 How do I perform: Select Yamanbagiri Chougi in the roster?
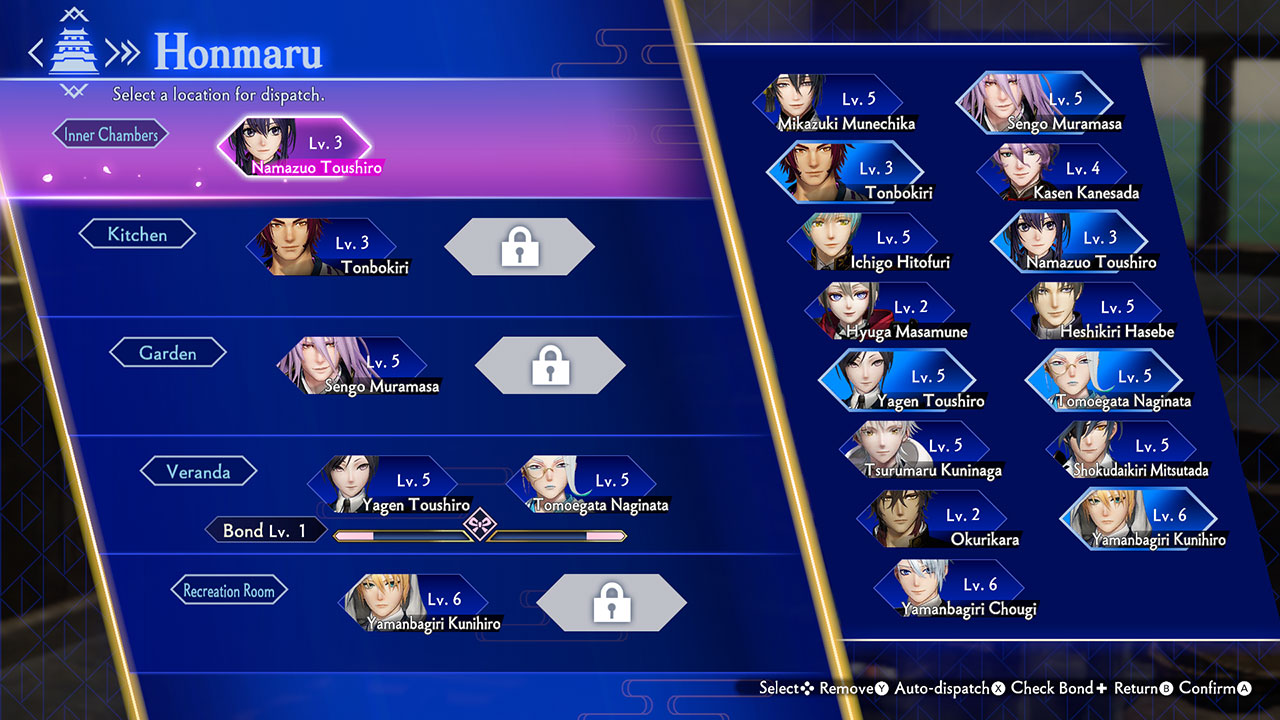pyautogui.click(x=952, y=590)
